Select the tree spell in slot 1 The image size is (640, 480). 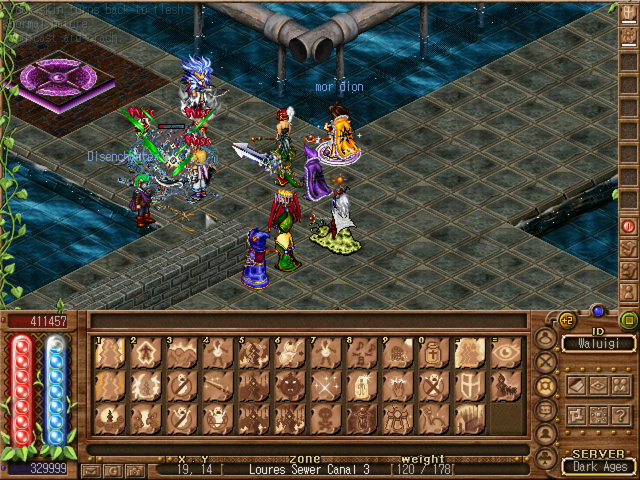pyautogui.click(x=109, y=352)
